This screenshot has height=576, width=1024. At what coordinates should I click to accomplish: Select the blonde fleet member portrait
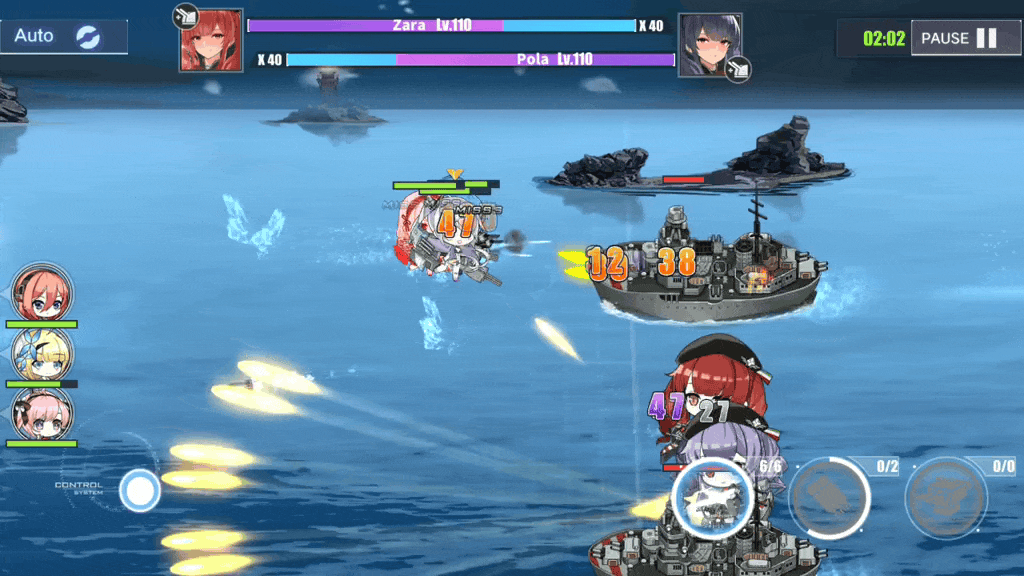[42, 353]
